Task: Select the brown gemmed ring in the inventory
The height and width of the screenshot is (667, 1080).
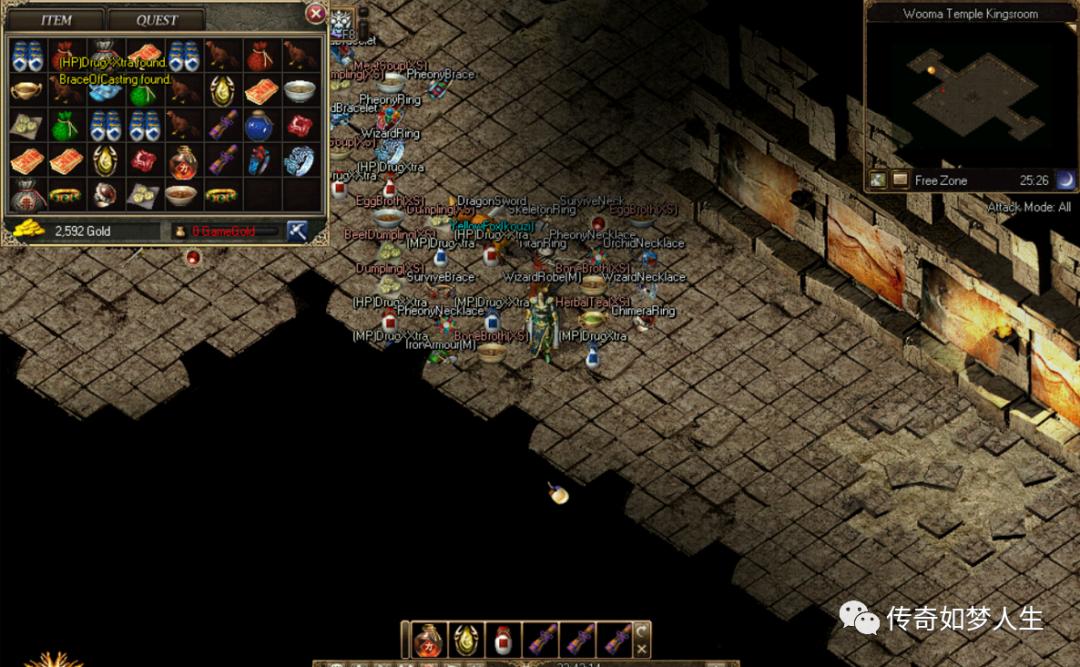Action: pyautogui.click(x=104, y=193)
